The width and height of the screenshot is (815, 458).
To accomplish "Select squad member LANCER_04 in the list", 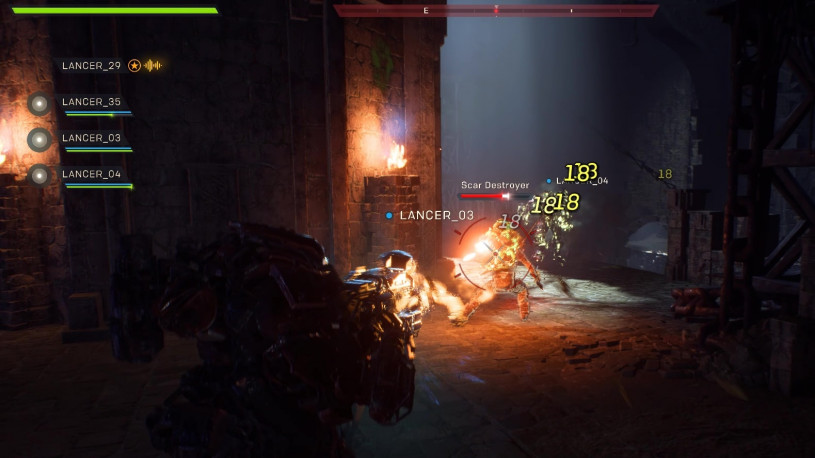I will tap(91, 175).
